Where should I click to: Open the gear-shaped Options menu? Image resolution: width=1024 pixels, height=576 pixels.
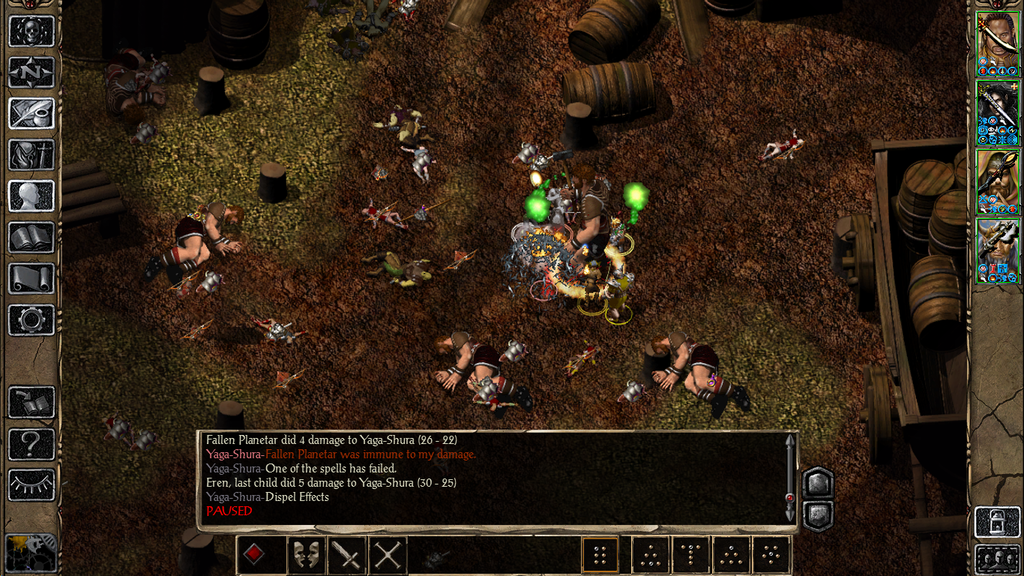[x=31, y=320]
